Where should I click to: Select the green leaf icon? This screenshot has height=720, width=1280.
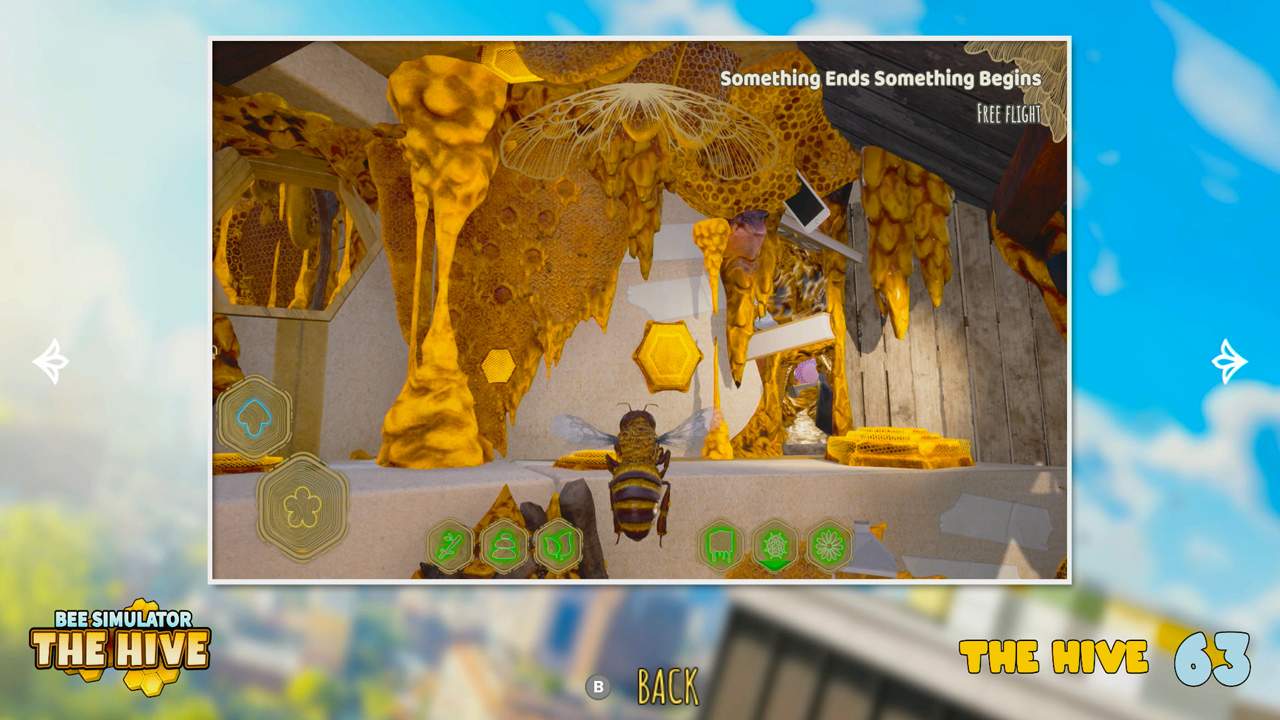coord(561,545)
